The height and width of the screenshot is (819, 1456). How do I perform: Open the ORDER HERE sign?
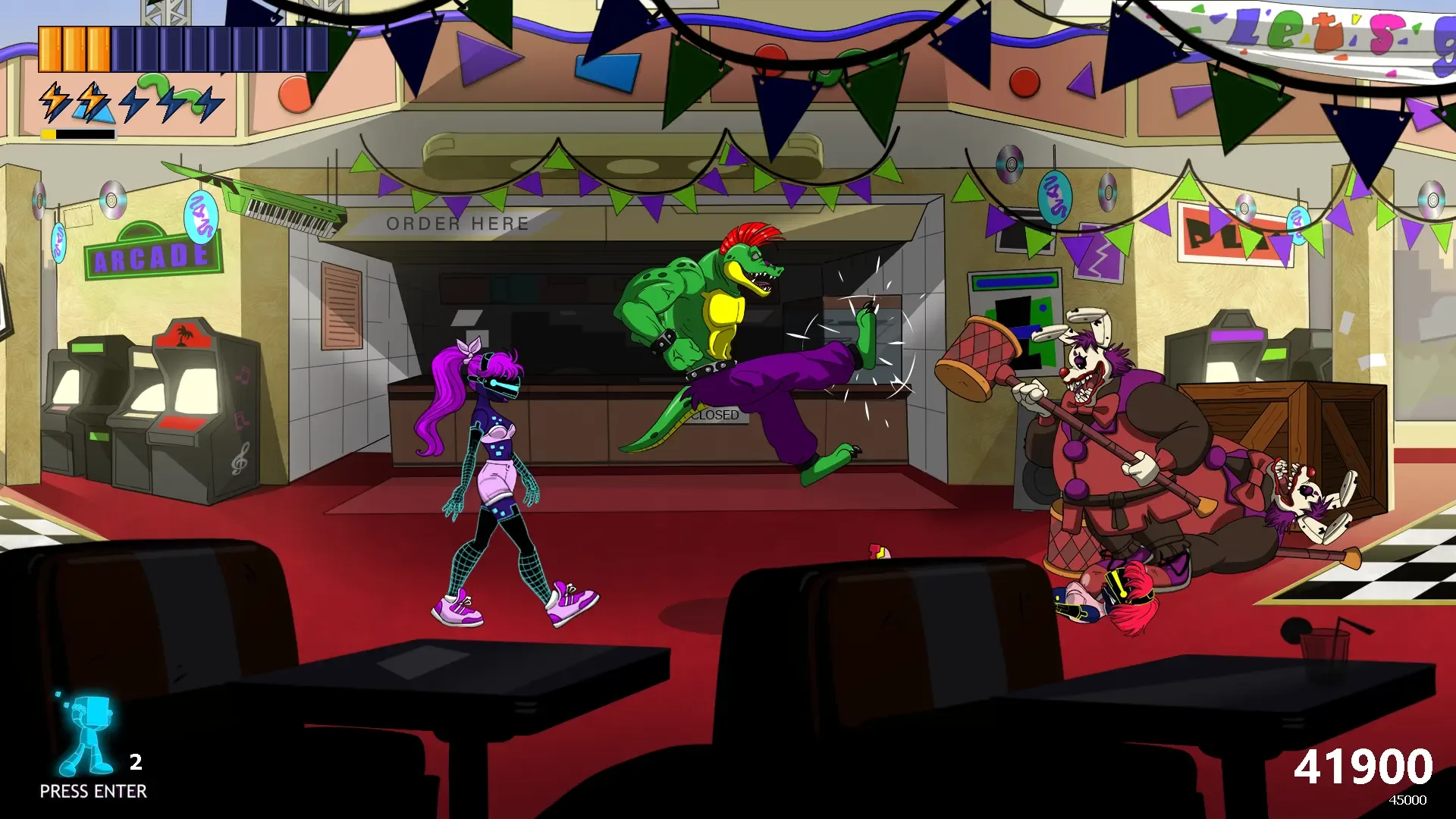coord(458,223)
